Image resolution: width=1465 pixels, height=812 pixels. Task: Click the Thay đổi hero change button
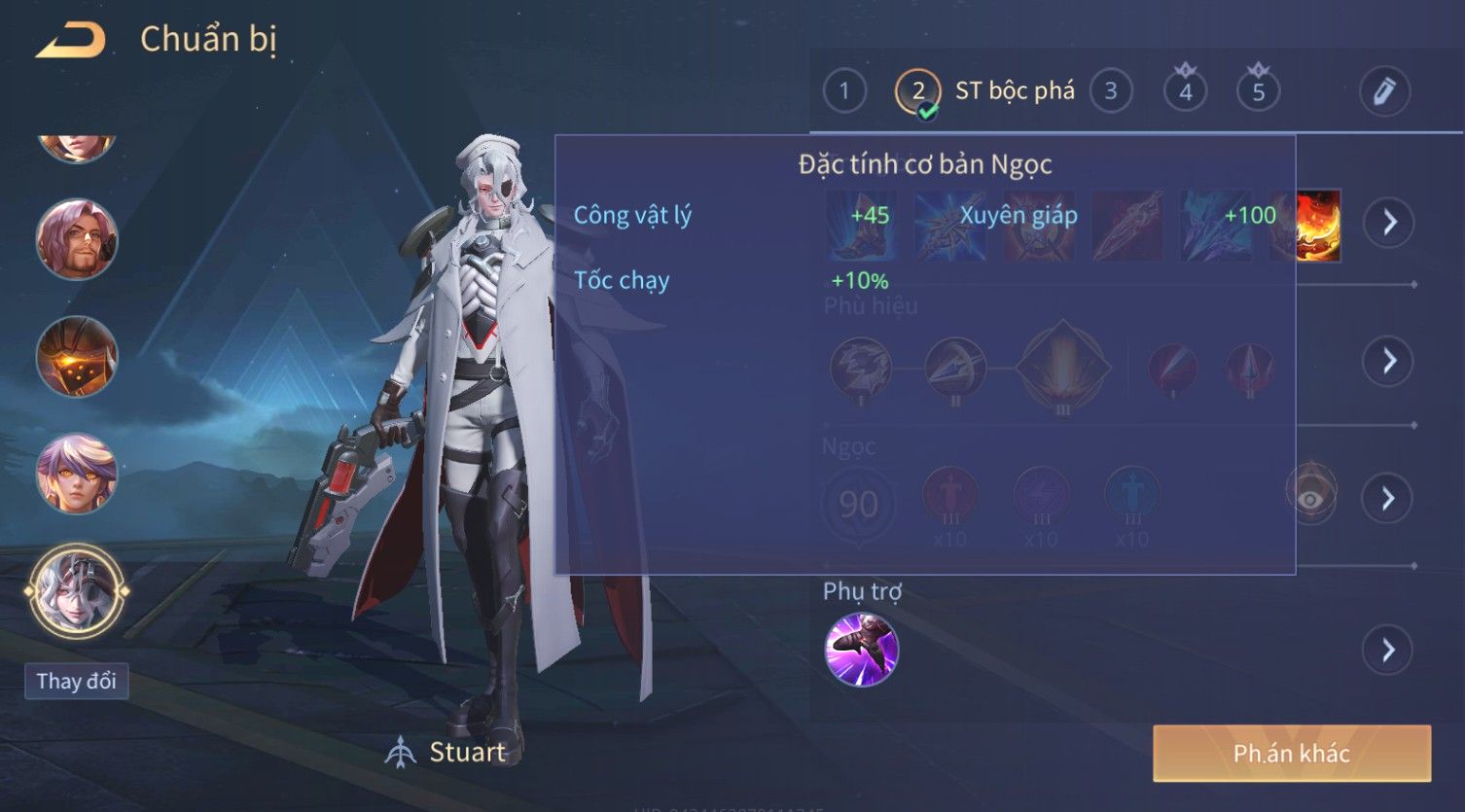[x=76, y=681]
